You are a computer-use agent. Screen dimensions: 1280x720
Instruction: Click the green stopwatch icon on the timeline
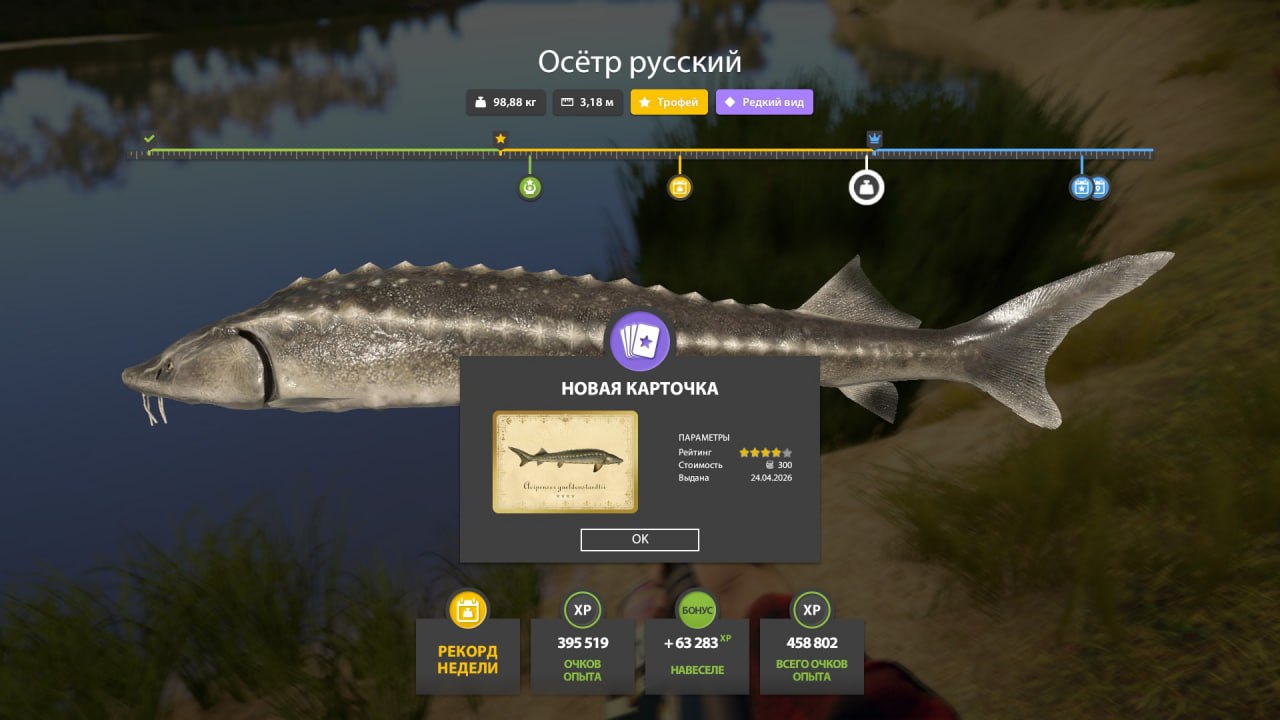click(529, 187)
